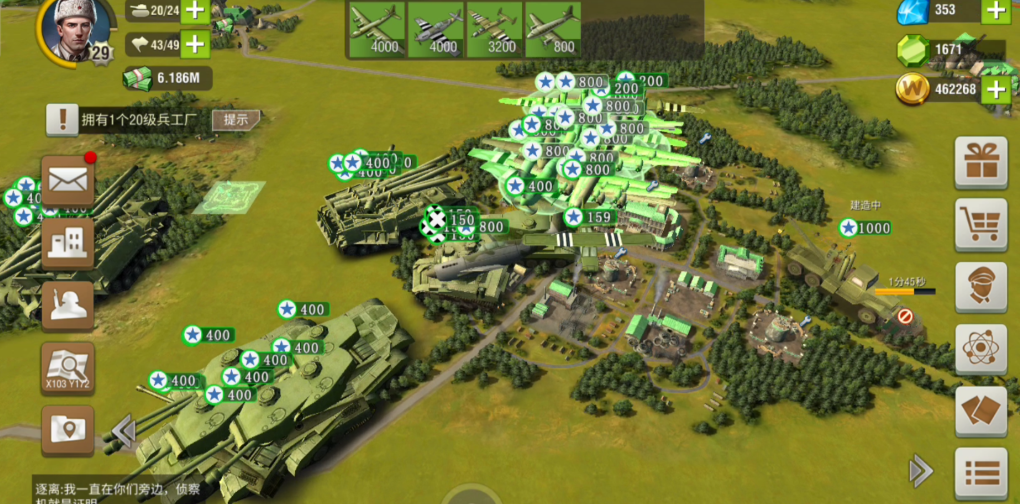Click the 提示 hint button

(x=236, y=119)
